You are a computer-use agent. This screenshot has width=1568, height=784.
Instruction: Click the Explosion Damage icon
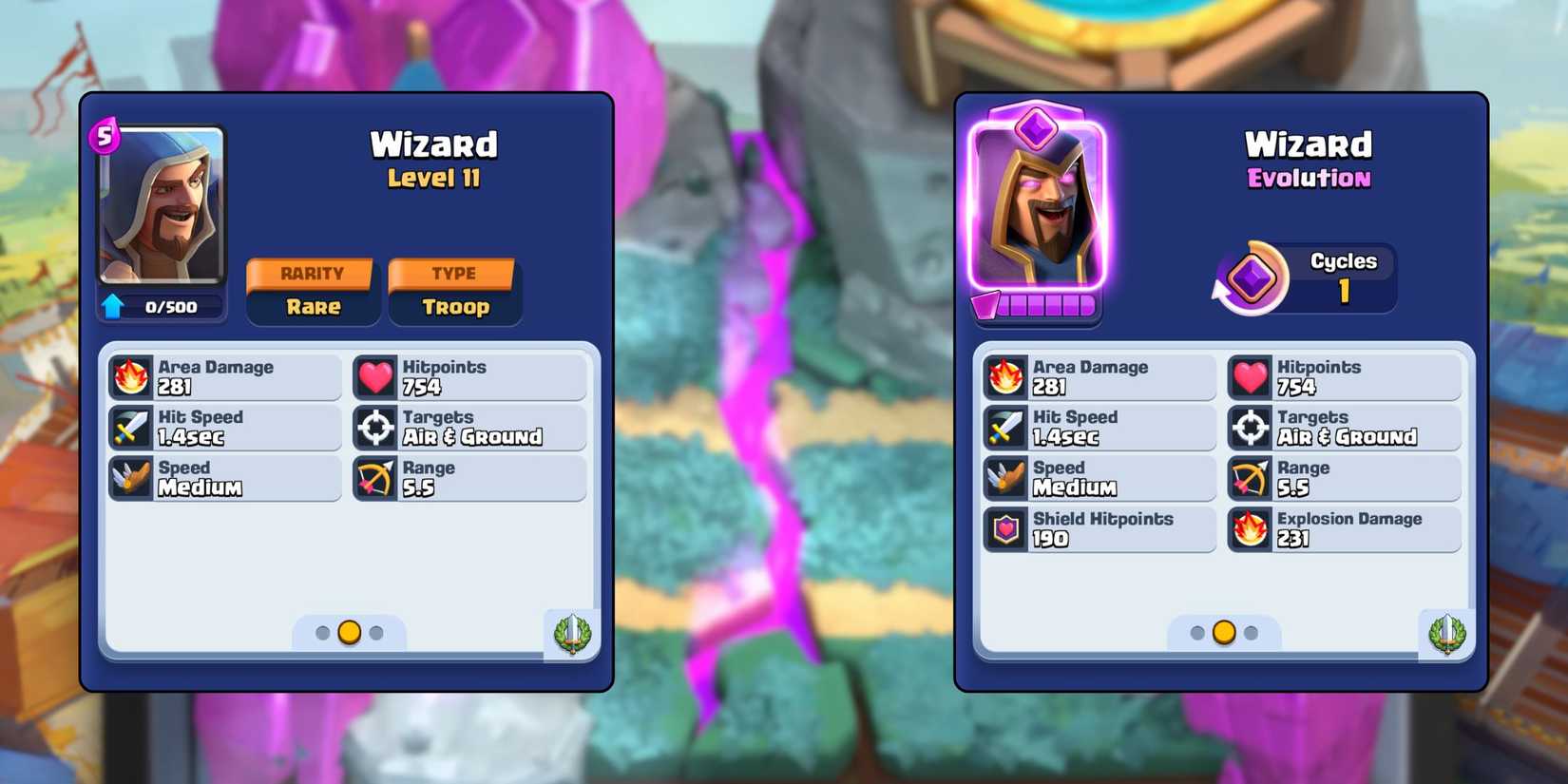pyautogui.click(x=1248, y=529)
